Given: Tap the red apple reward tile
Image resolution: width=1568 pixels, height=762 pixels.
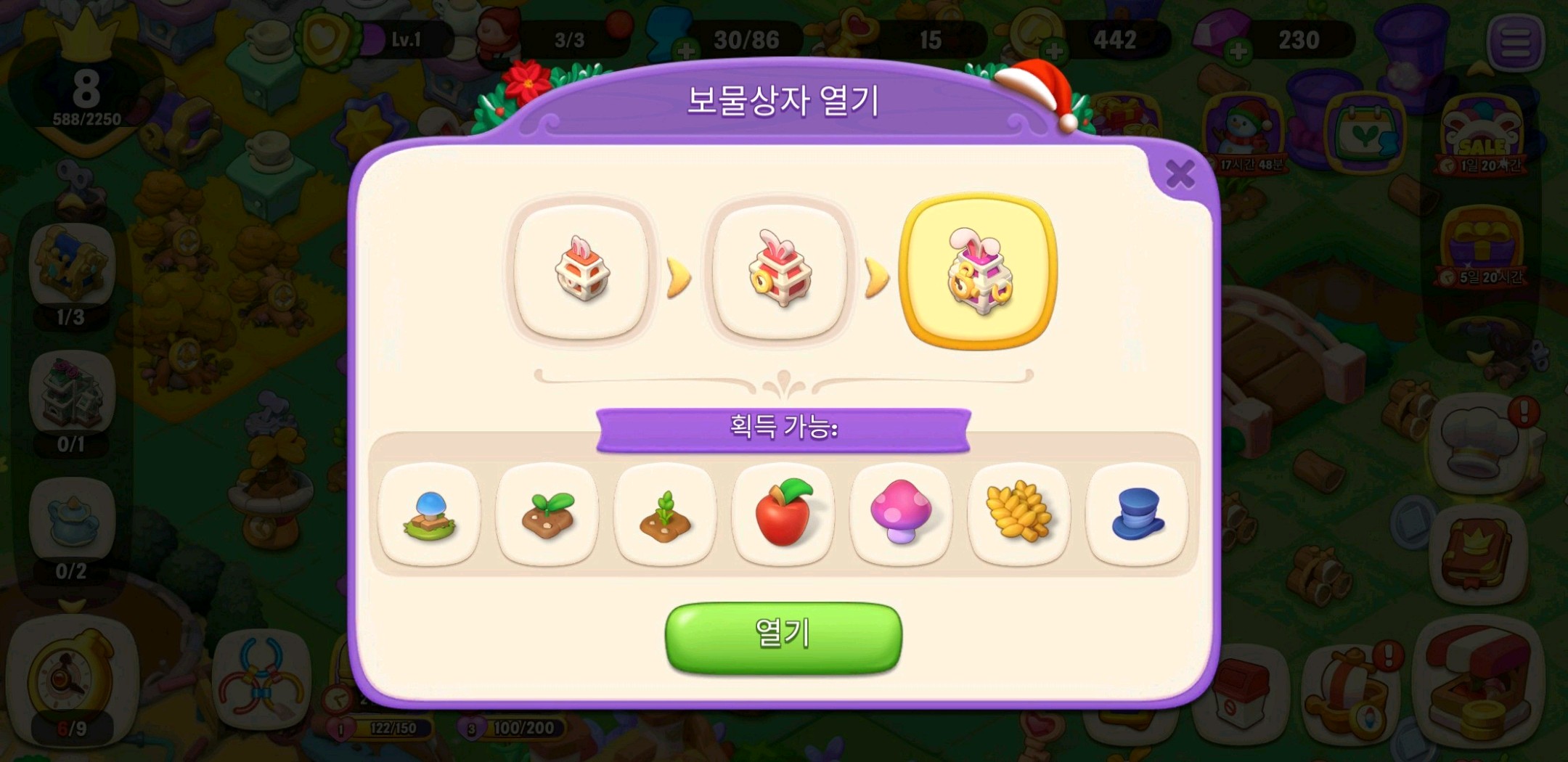Looking at the screenshot, I should click(x=783, y=515).
